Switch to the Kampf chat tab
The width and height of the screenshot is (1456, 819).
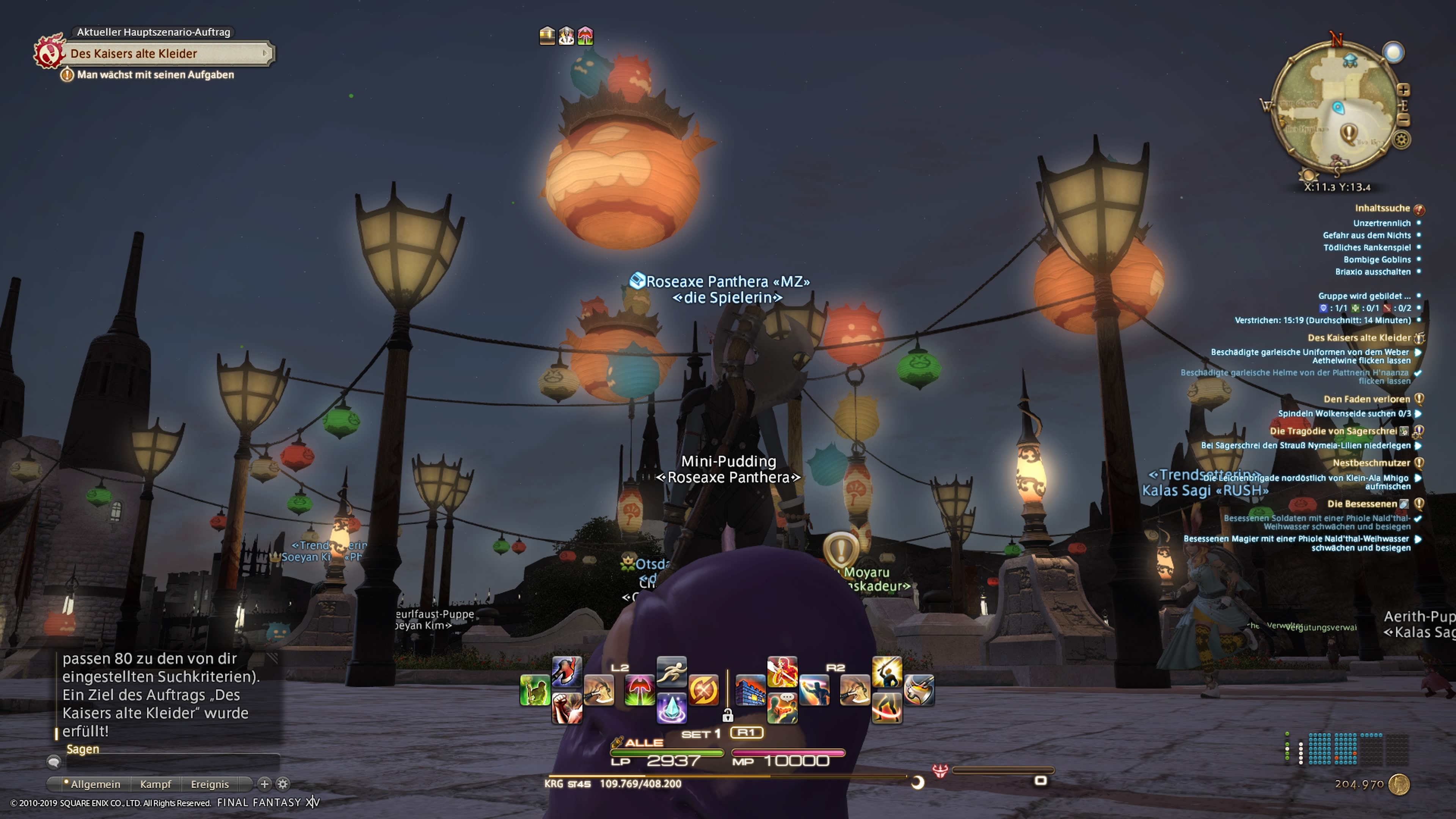click(156, 784)
